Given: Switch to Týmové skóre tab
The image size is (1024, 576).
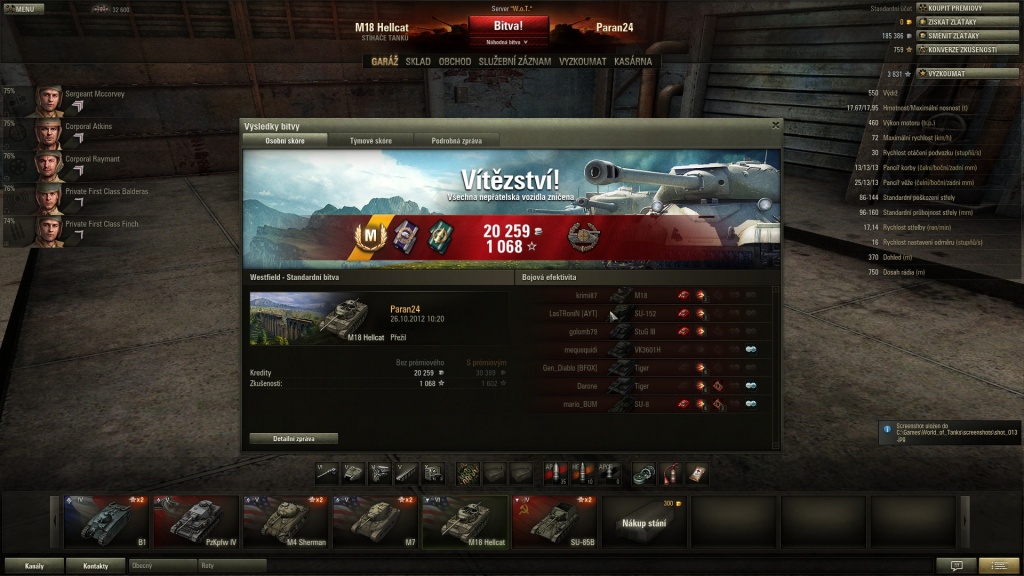Looking at the screenshot, I should tap(370, 141).
